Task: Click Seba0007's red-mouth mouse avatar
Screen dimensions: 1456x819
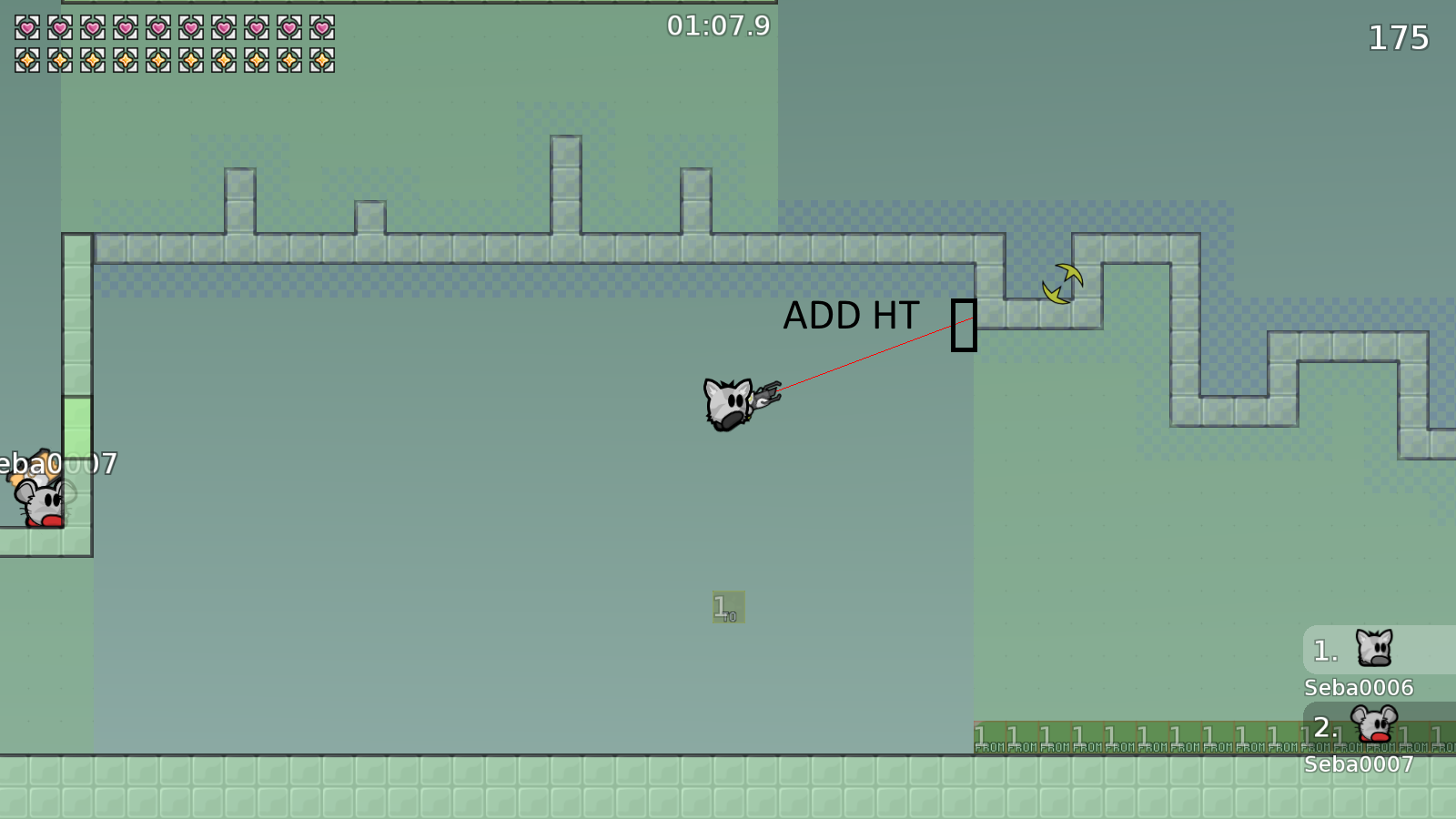Action: click(1374, 723)
